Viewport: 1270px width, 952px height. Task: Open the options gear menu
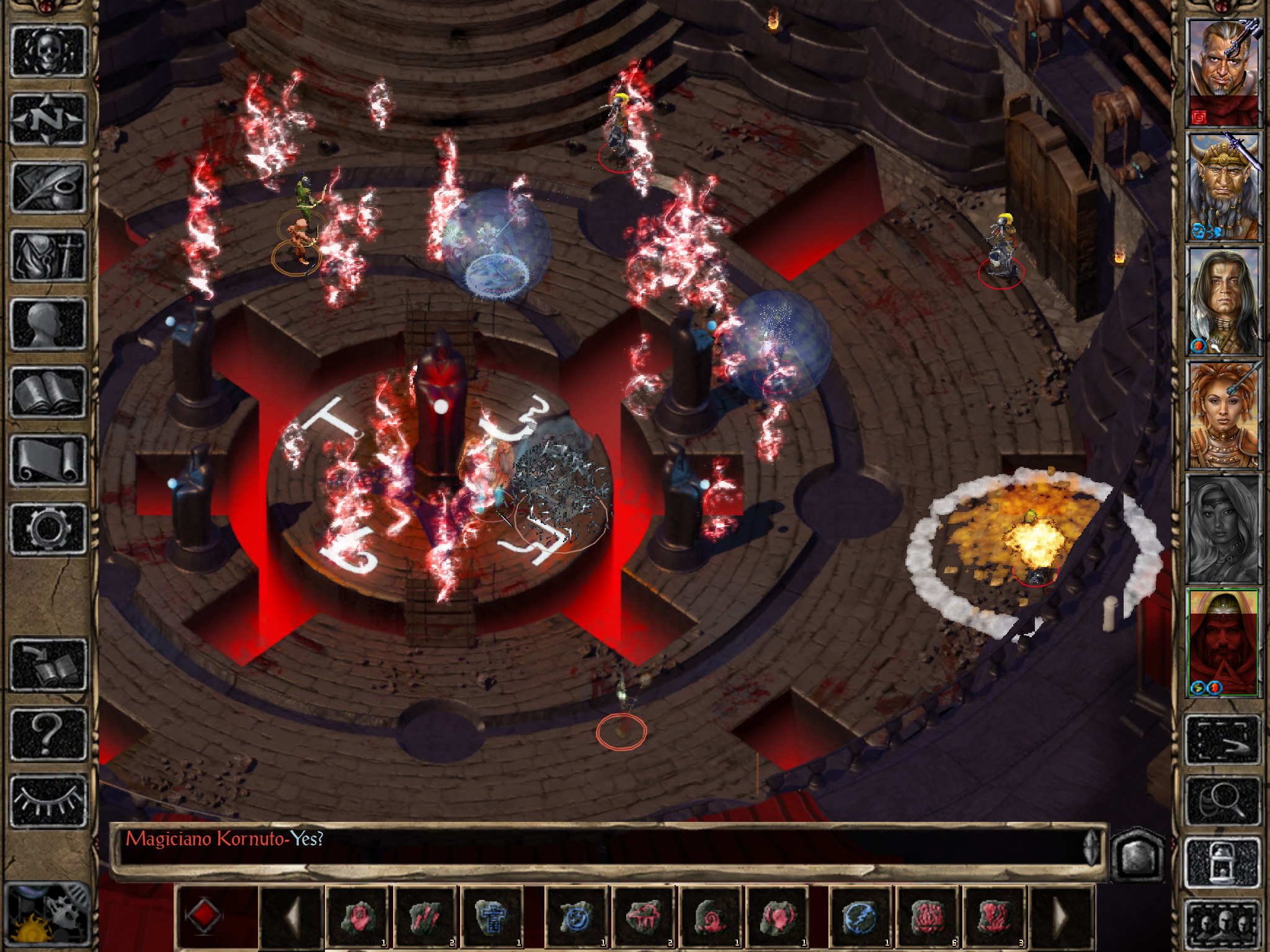point(48,528)
